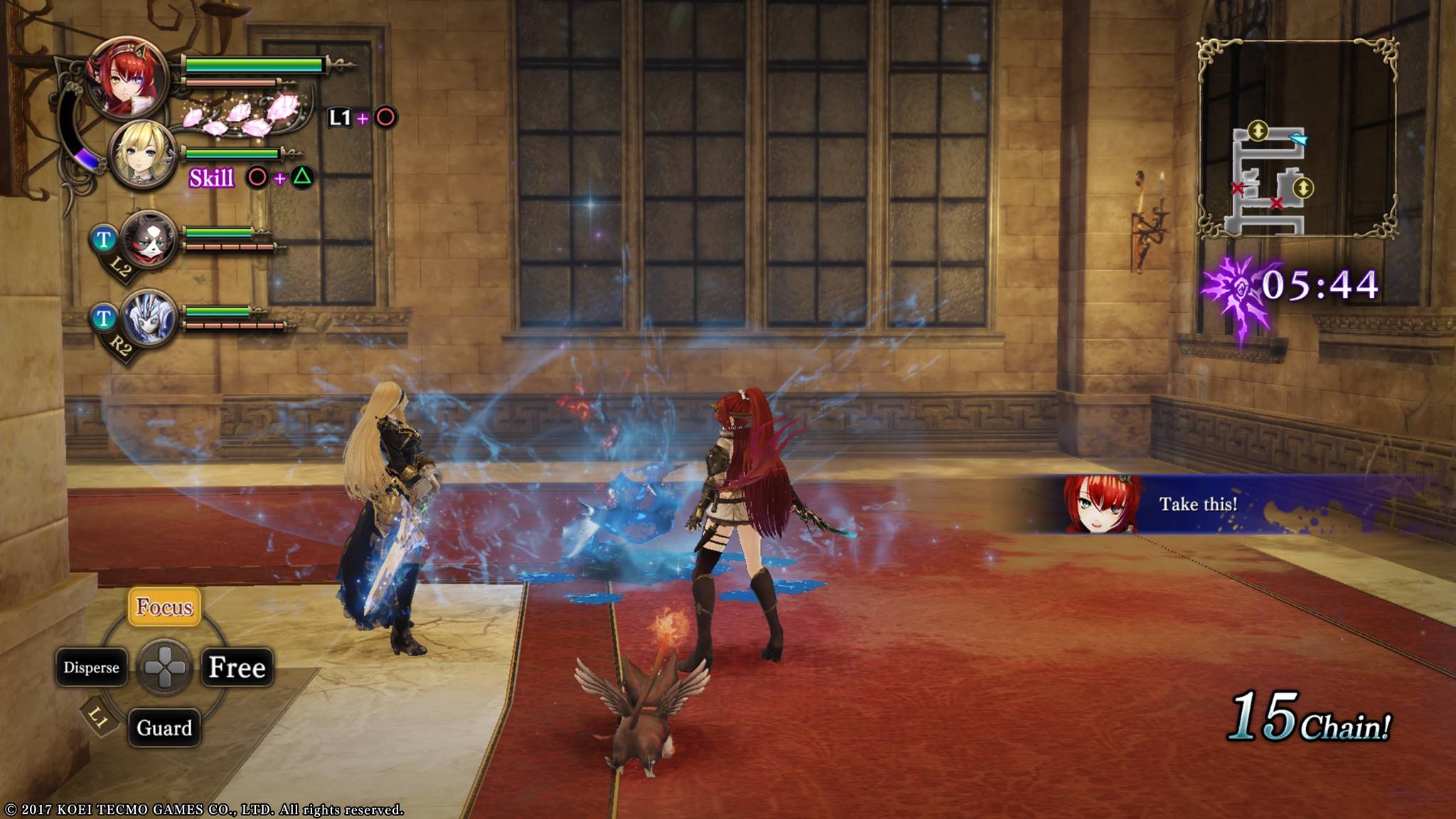Select the Guard command
The height and width of the screenshot is (819, 1456).
pos(164,728)
